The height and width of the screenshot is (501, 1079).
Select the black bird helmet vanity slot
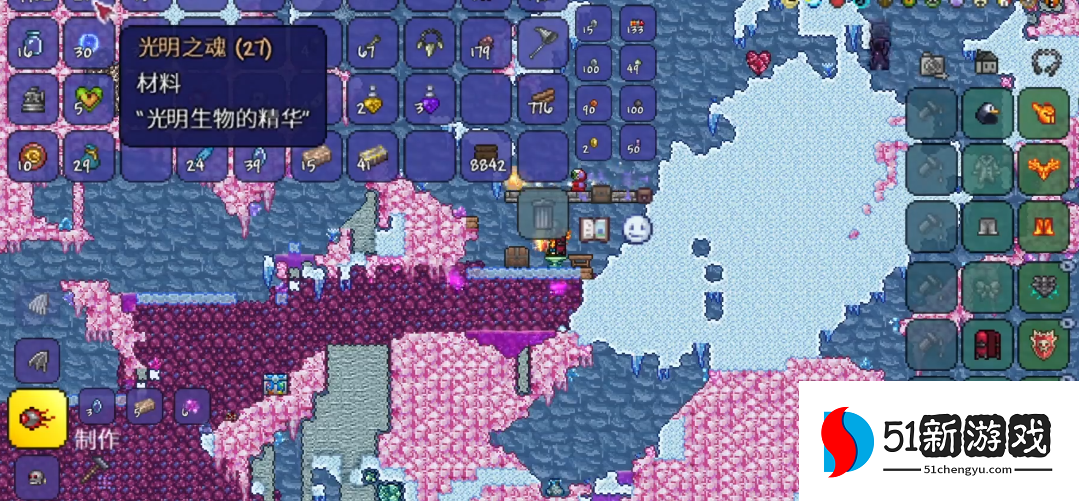[x=988, y=115]
